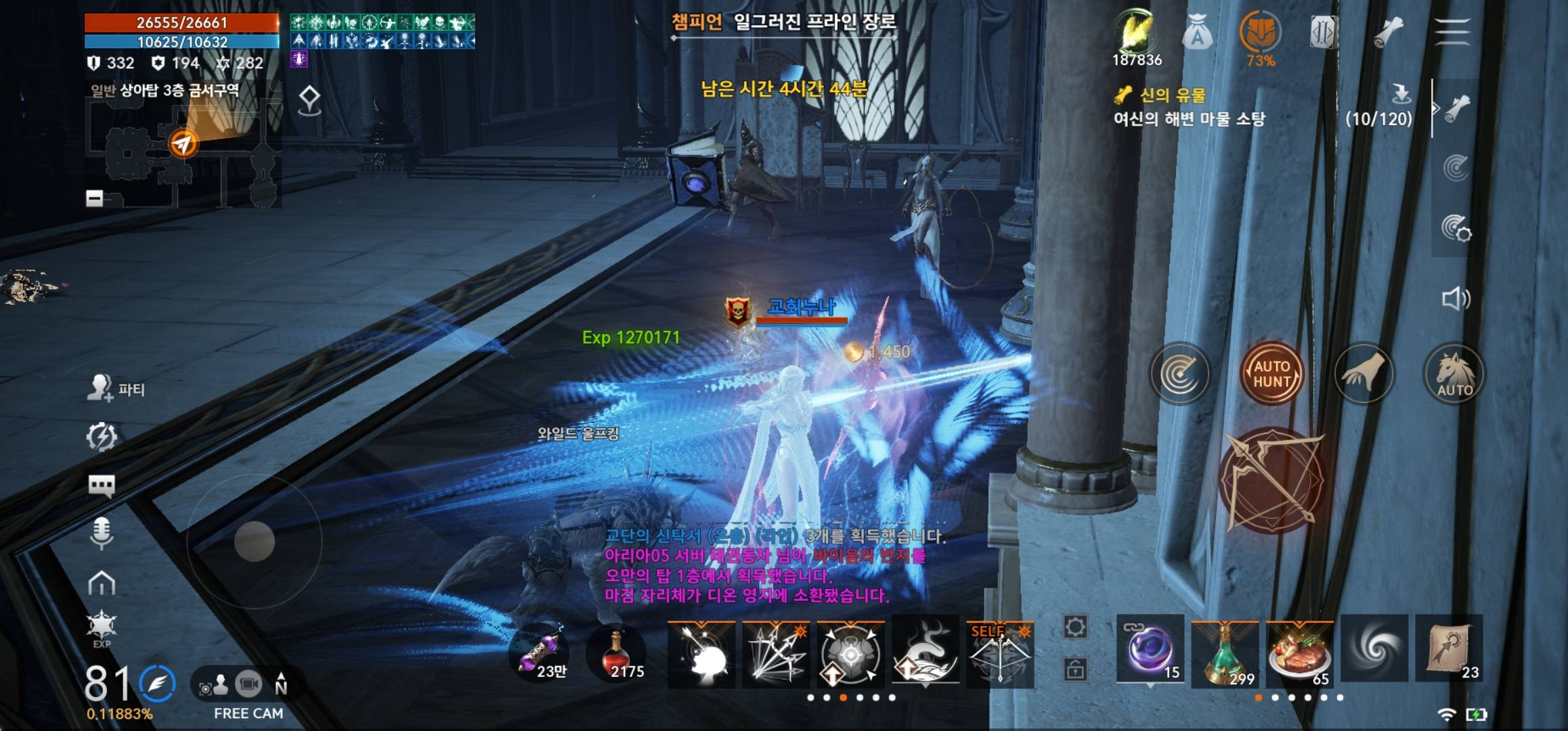Activate the SELF bow buff skill
Viewport: 1568px width, 731px height.
[x=999, y=653]
